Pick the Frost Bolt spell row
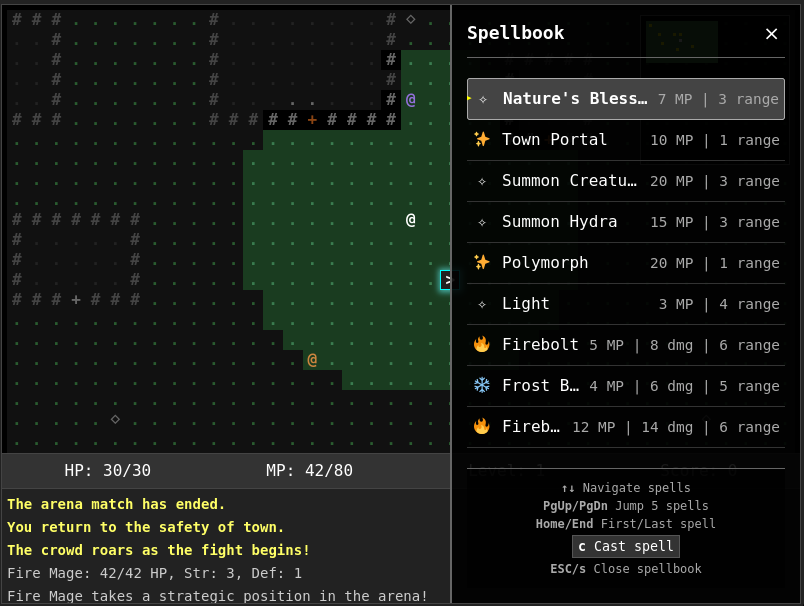This screenshot has height=606, width=804. click(626, 386)
